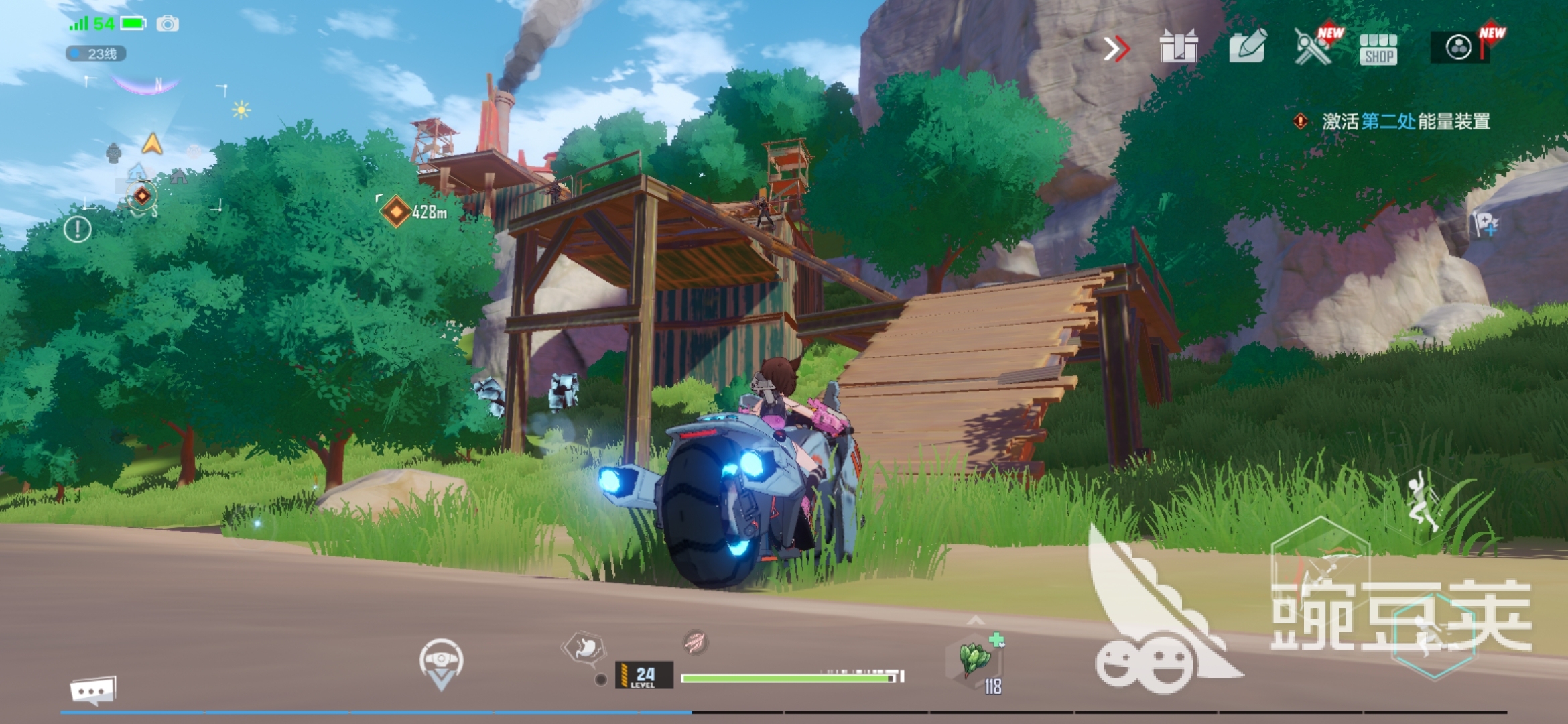Open the stomach satiety indicator icon
This screenshot has height=724, width=1568.
click(584, 648)
